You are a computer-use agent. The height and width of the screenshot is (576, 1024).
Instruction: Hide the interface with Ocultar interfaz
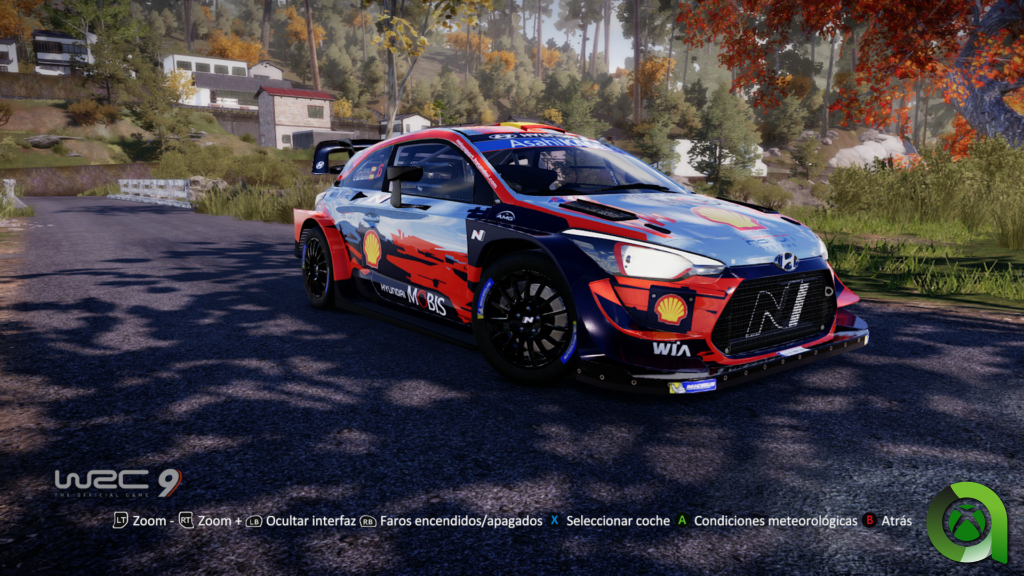[301, 521]
